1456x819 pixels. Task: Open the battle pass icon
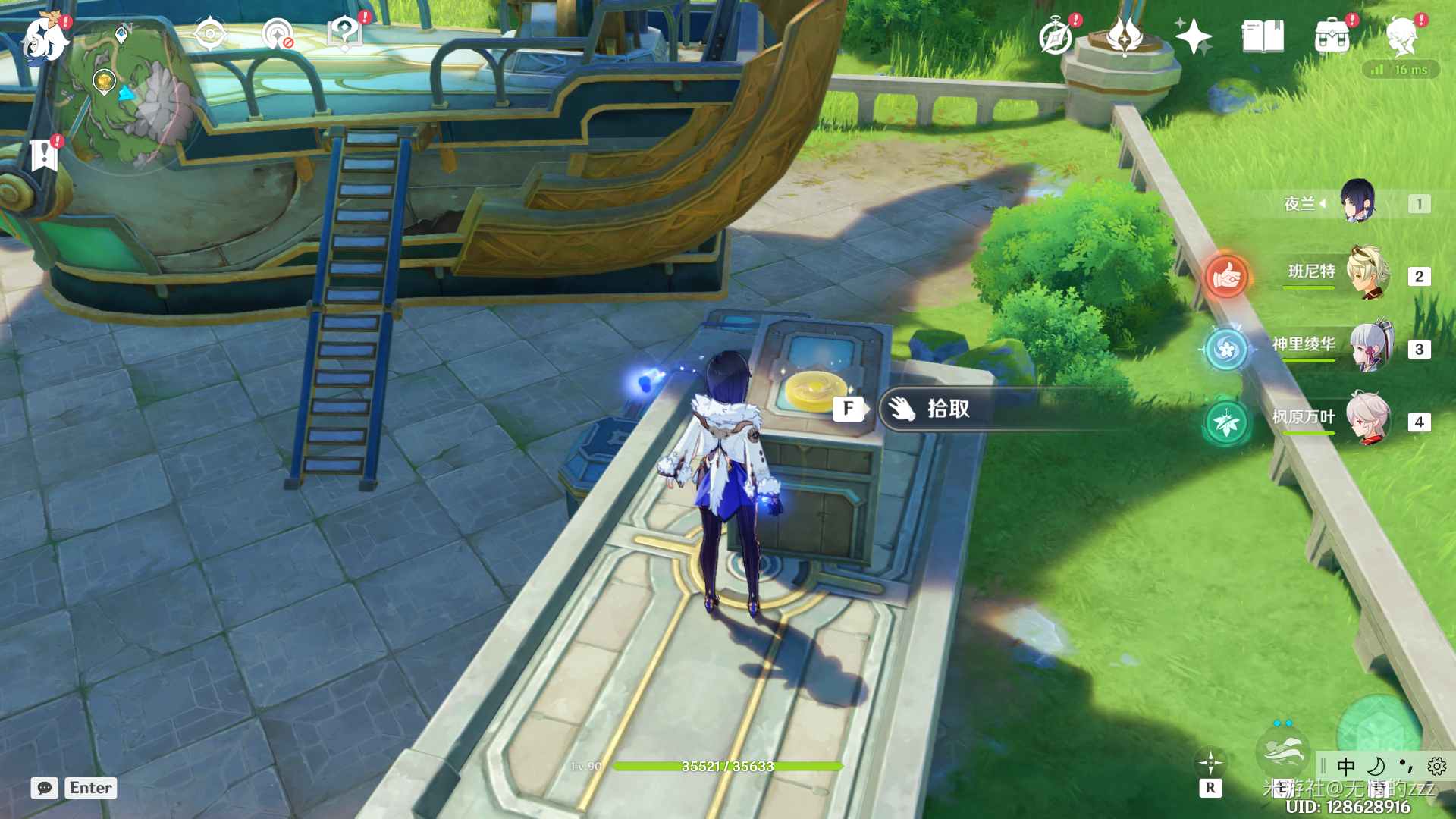[x=1125, y=36]
